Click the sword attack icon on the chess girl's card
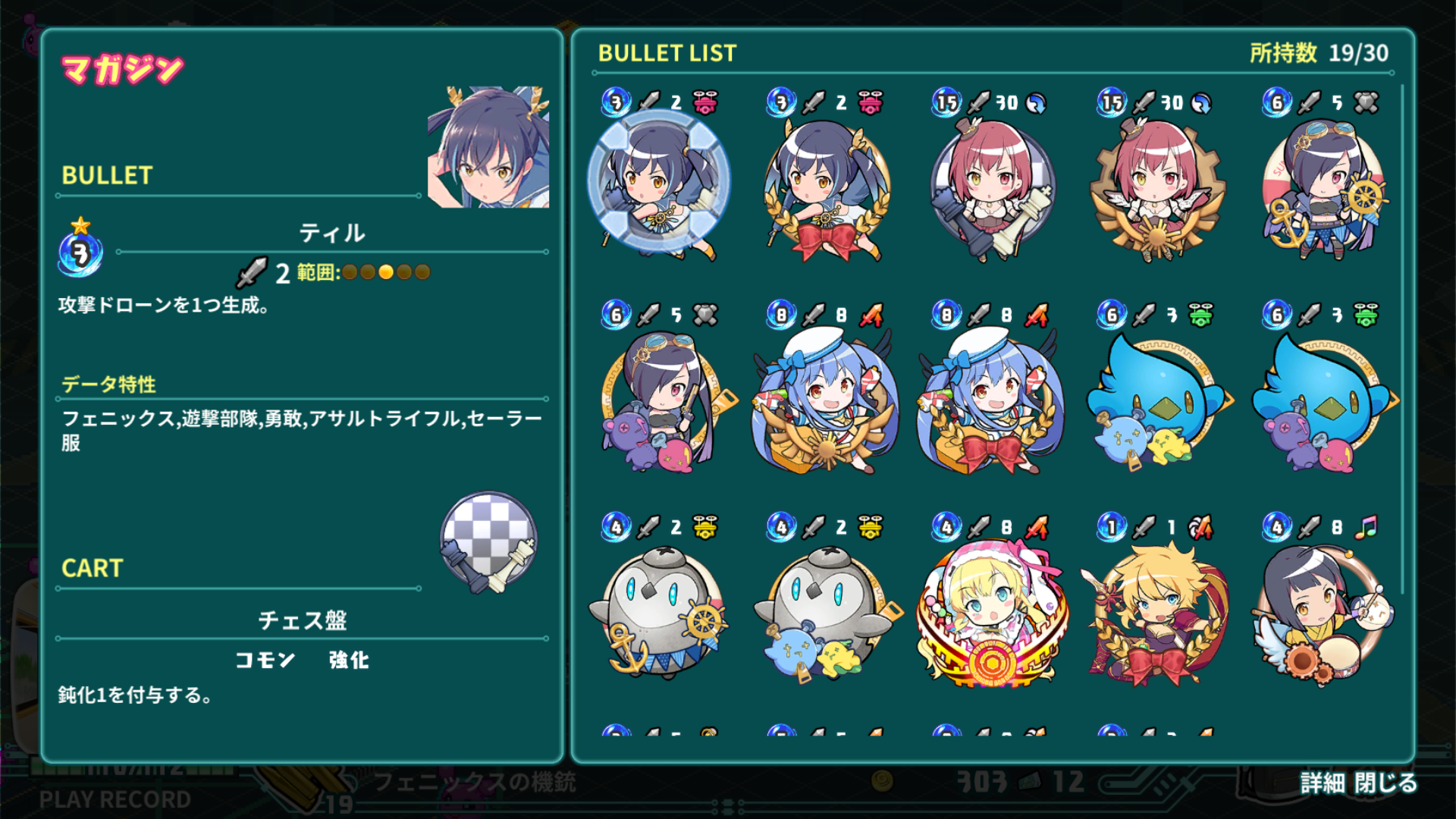 979,102
